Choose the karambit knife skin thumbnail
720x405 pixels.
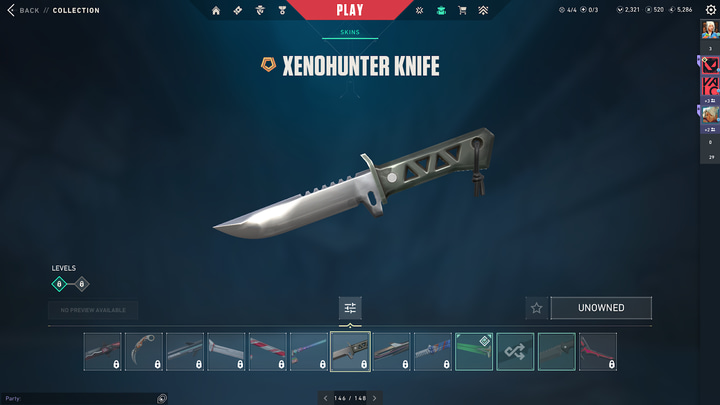click(144, 351)
